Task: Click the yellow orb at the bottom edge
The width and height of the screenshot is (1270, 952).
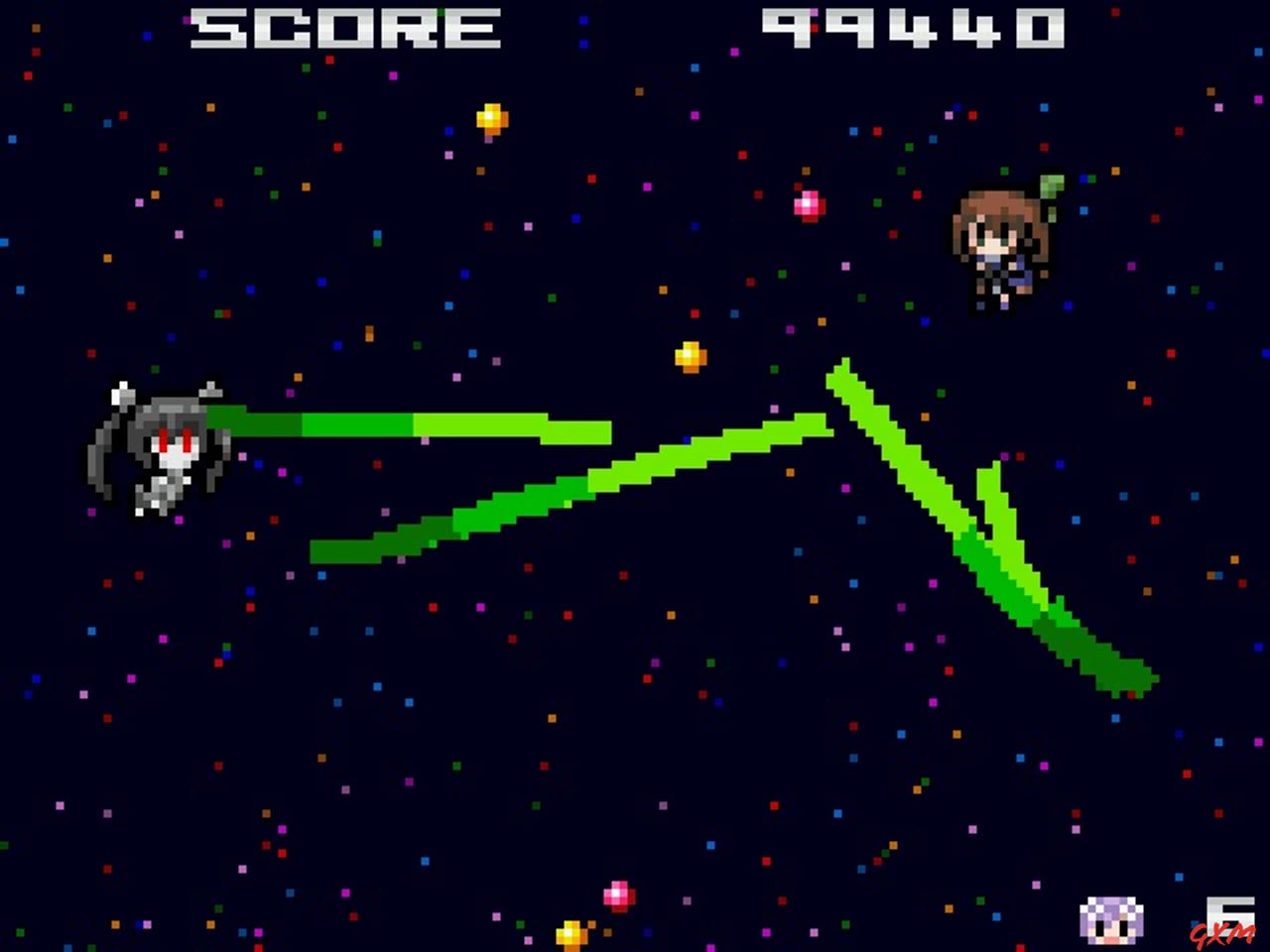Action: (x=569, y=932)
